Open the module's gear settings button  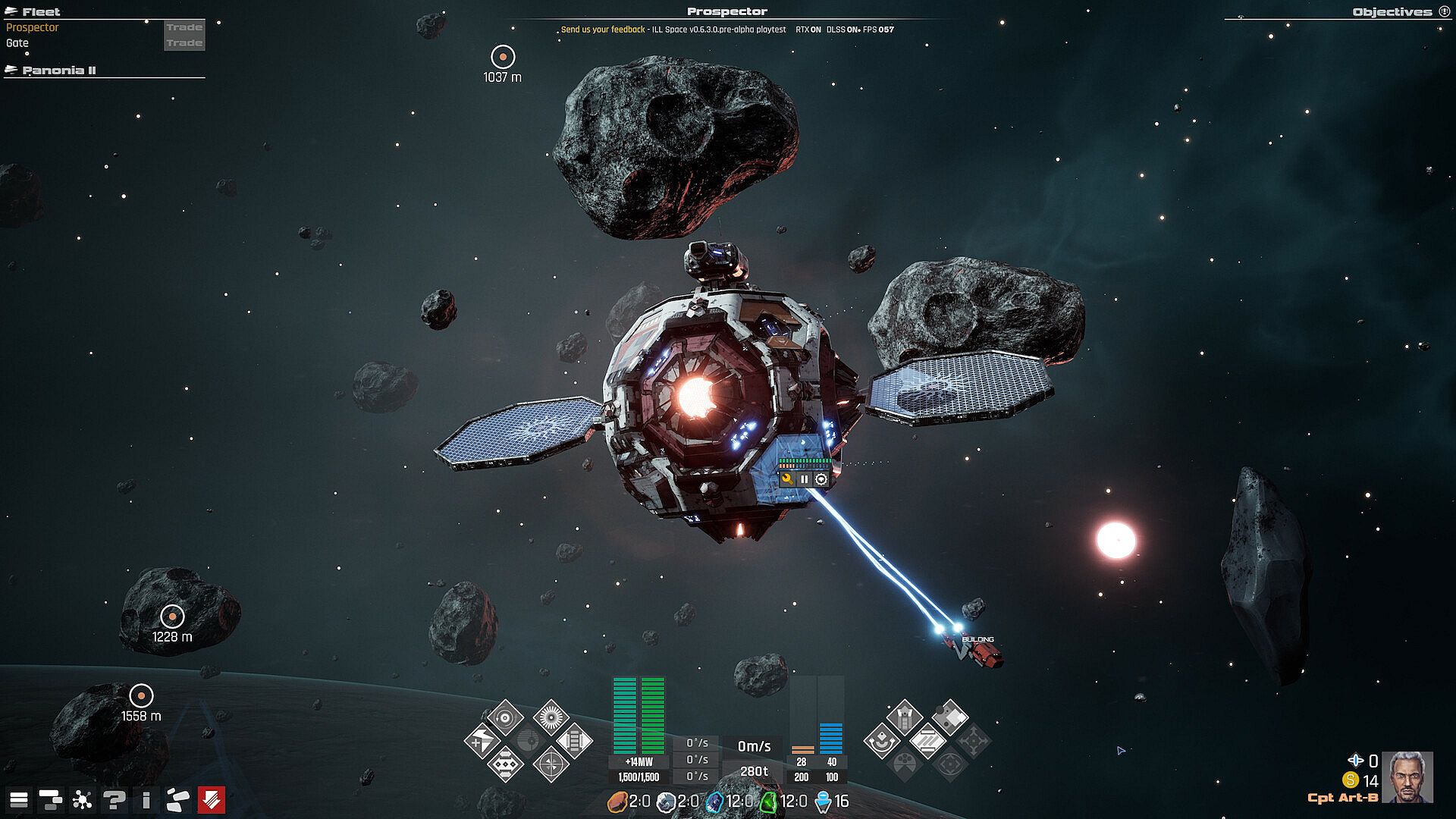(821, 479)
